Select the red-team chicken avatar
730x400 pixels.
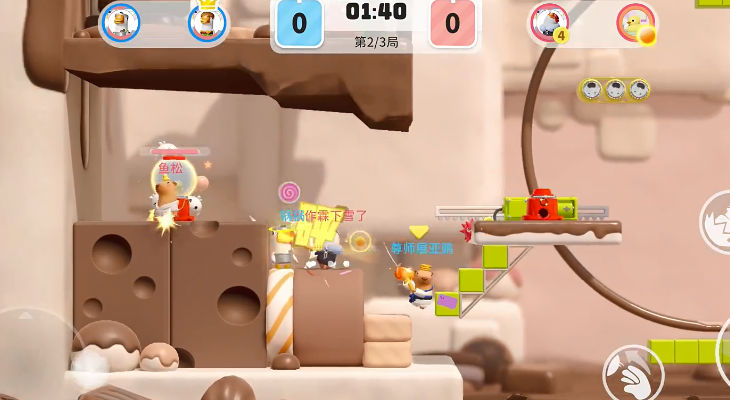[x=548, y=22]
